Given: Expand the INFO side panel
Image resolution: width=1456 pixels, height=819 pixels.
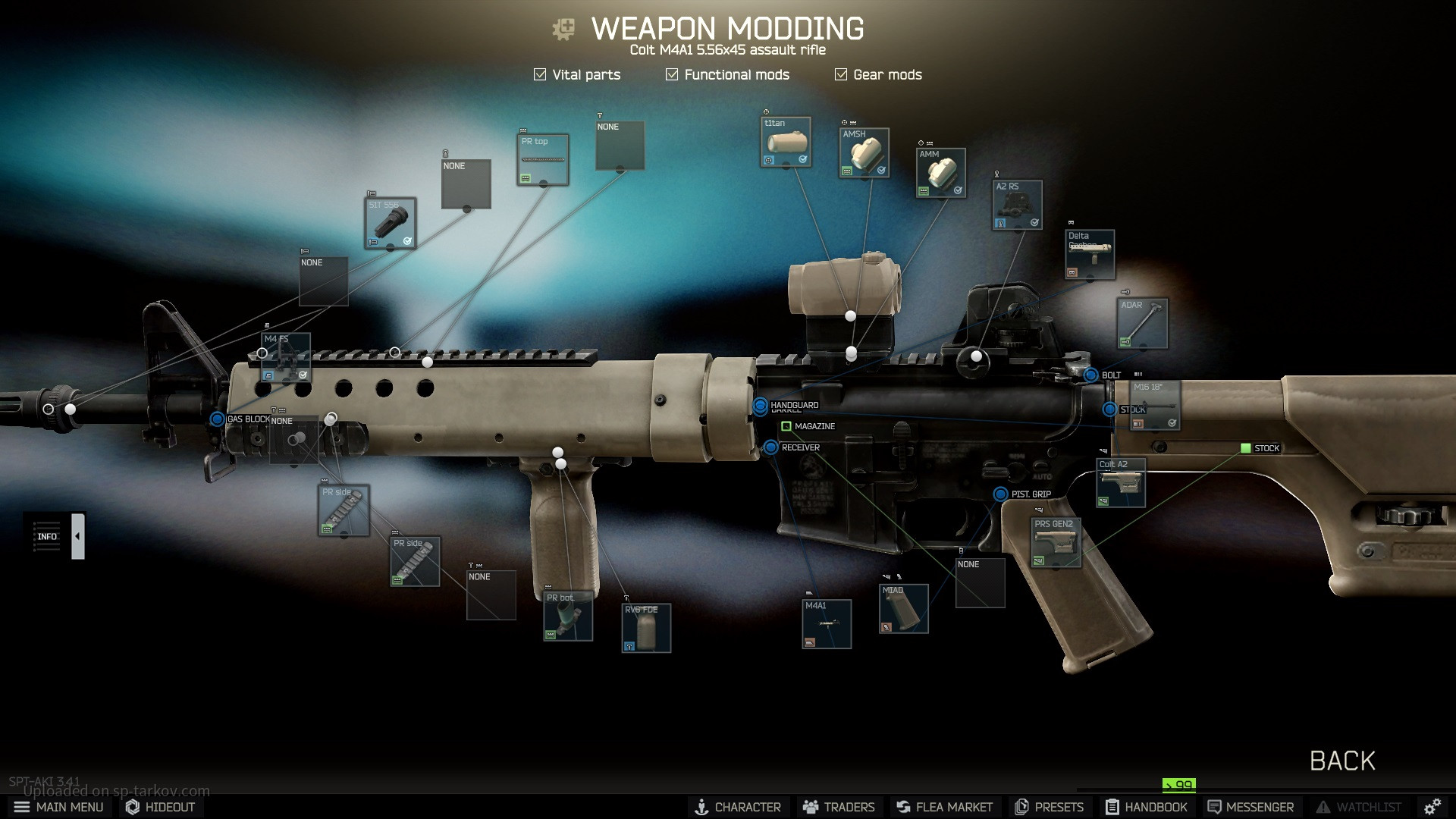Looking at the screenshot, I should point(77,536).
